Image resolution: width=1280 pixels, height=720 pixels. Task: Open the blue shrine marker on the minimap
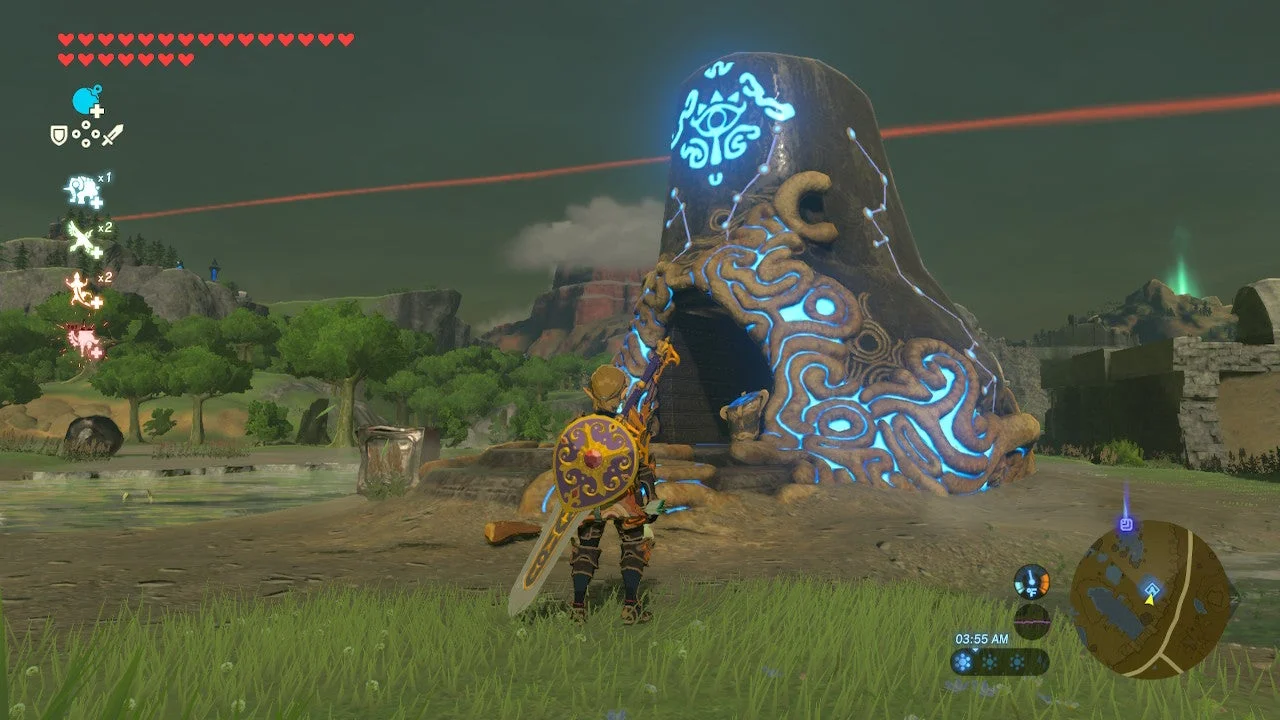click(x=1151, y=588)
